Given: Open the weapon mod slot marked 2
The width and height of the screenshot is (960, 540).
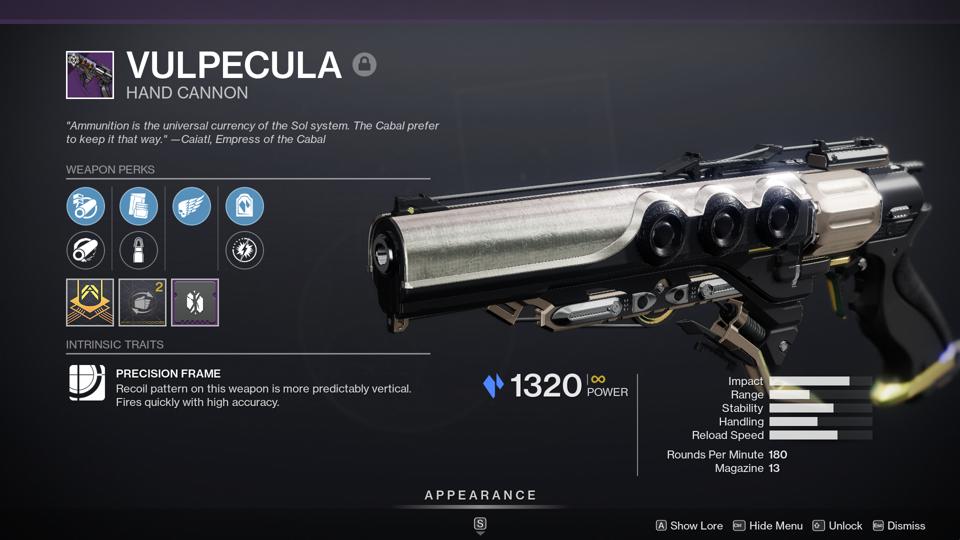Looking at the screenshot, I should coord(142,302).
